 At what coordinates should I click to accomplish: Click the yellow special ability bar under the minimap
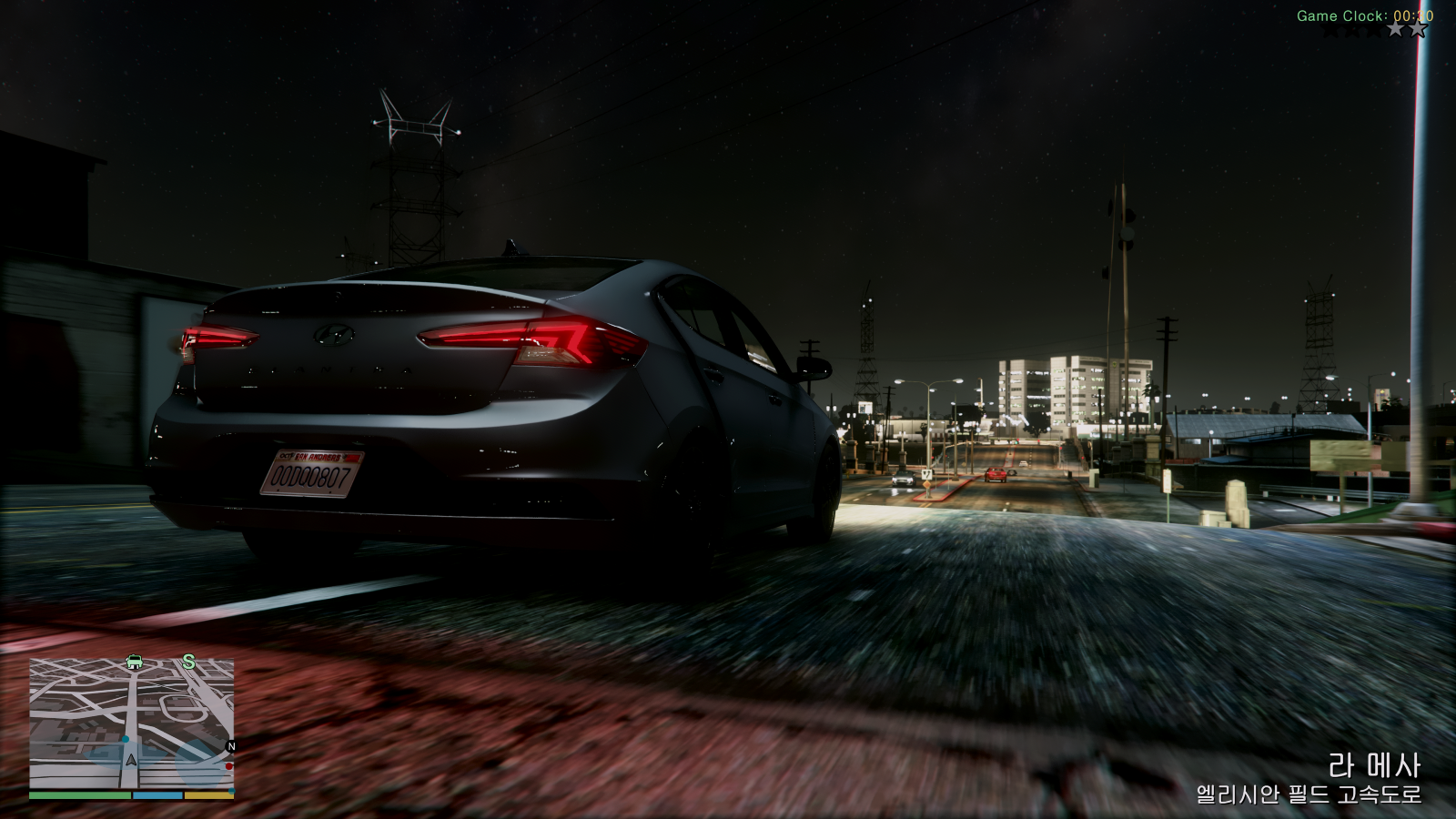pos(209,795)
